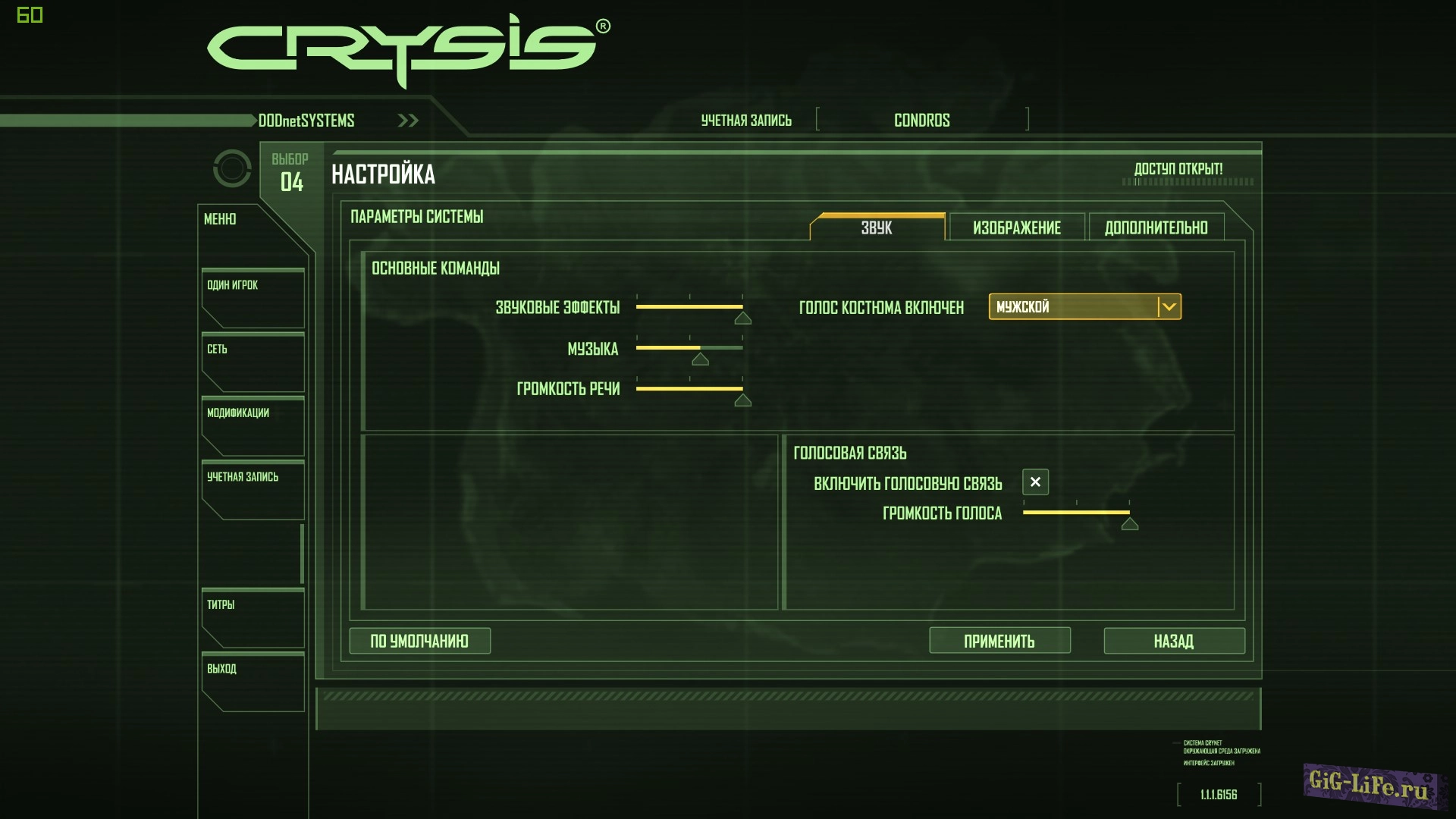Switch to the ИЗОБРАЖЕНИЕ tab
Screen dimensions: 1456x819
coord(1015,227)
